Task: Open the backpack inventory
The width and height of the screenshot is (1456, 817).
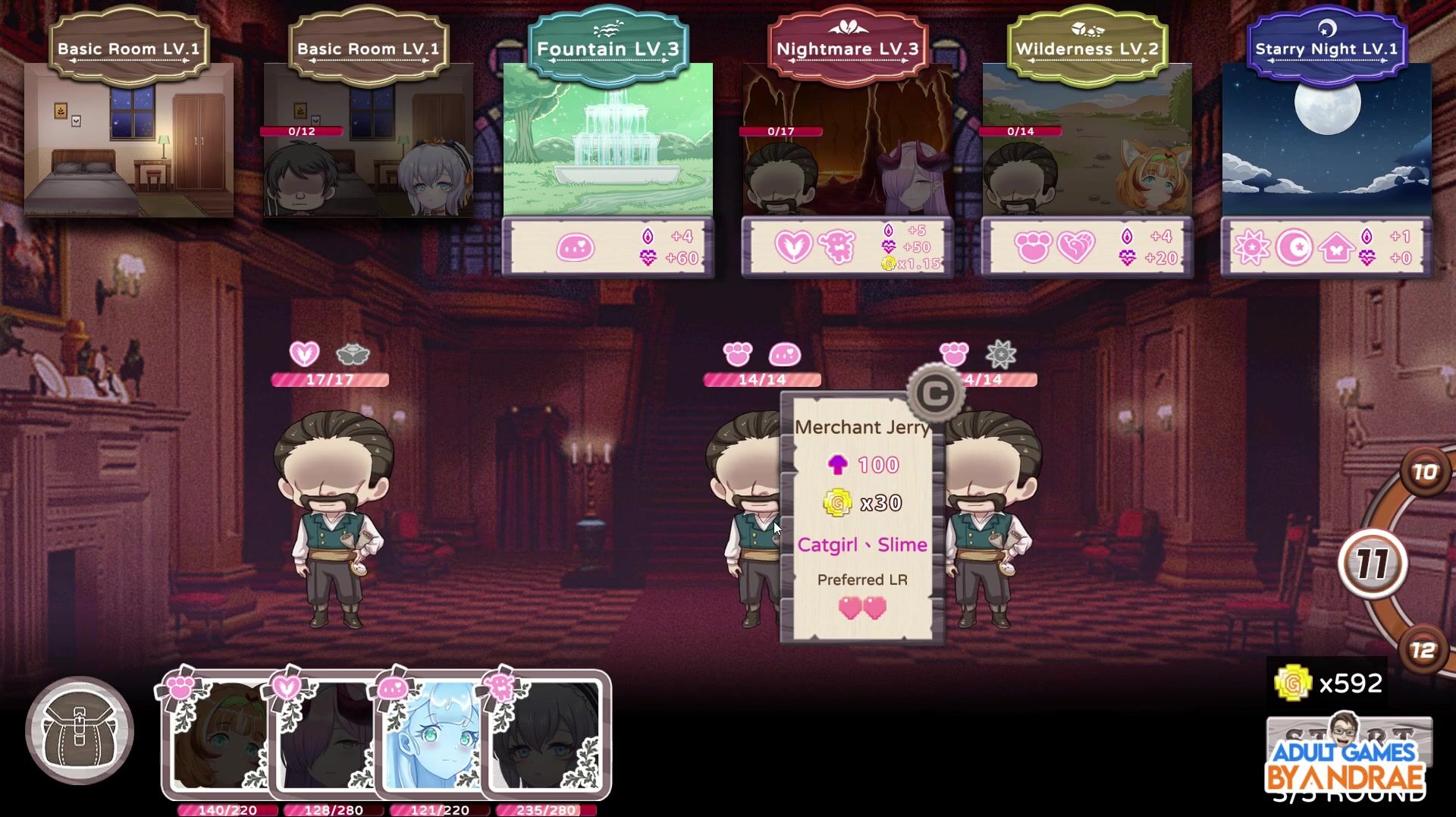Action: click(80, 731)
